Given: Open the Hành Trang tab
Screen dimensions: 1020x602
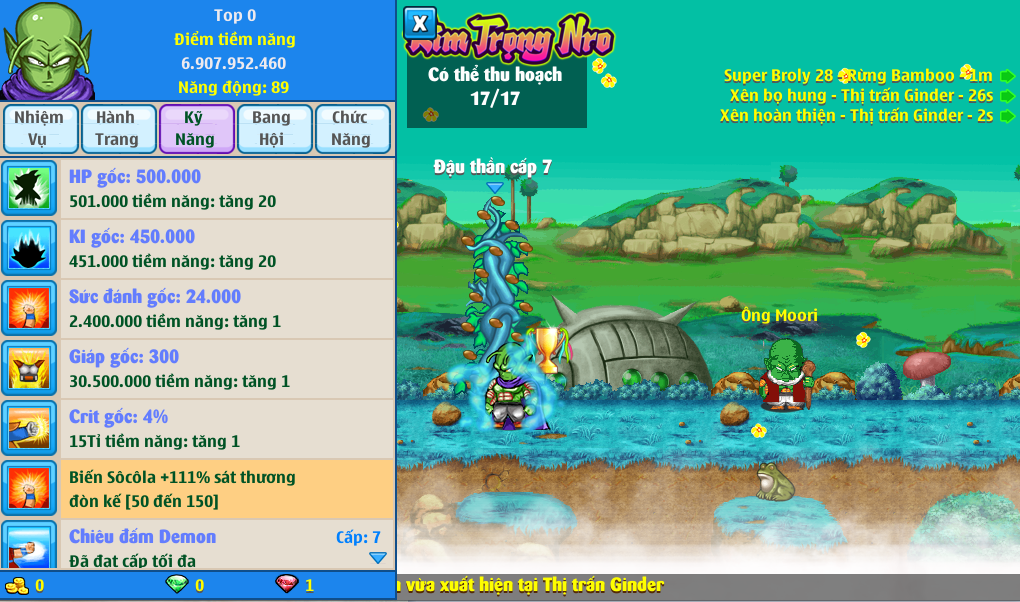Looking at the screenshot, I should click(118, 129).
